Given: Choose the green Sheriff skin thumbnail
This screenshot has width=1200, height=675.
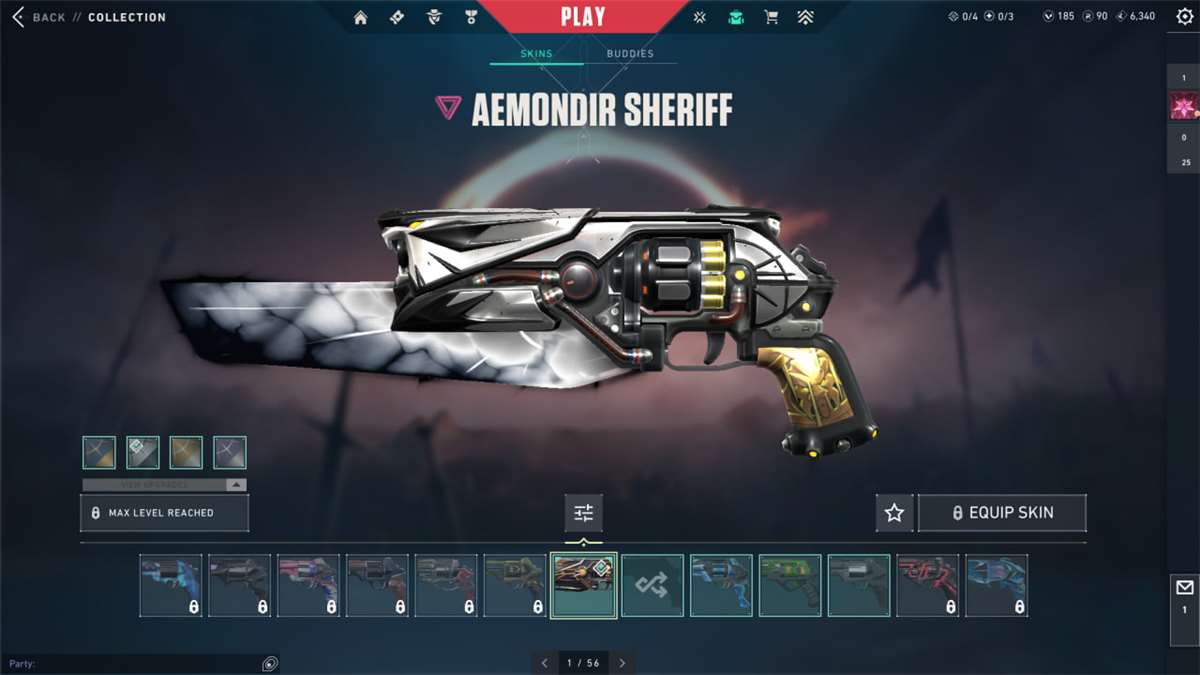Looking at the screenshot, I should point(790,585).
